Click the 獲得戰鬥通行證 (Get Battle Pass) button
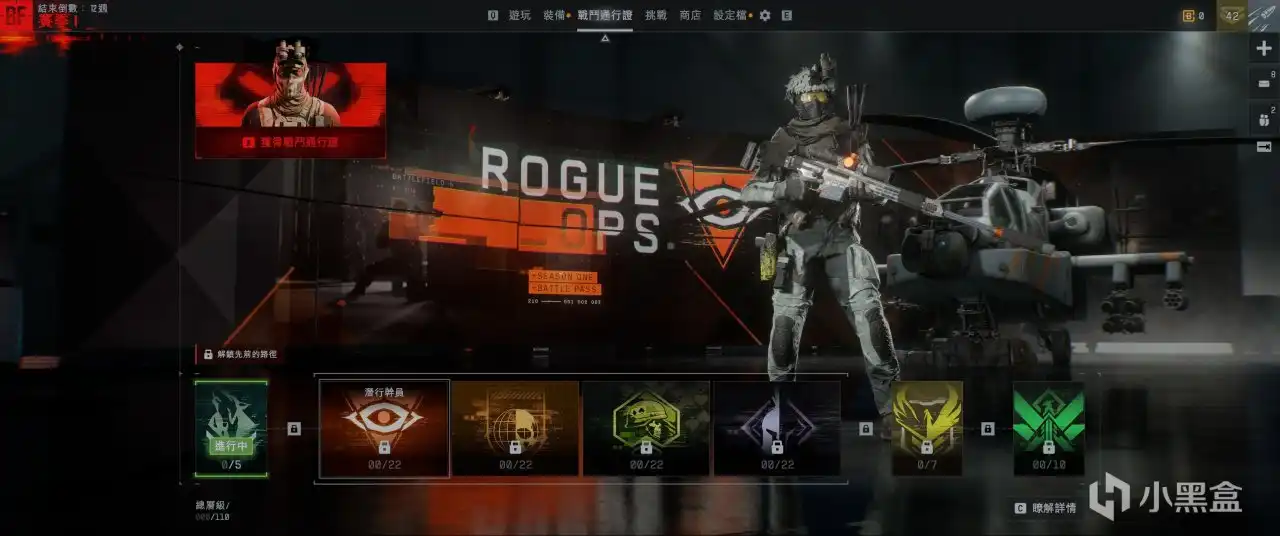The height and width of the screenshot is (536, 1280). pos(290,143)
